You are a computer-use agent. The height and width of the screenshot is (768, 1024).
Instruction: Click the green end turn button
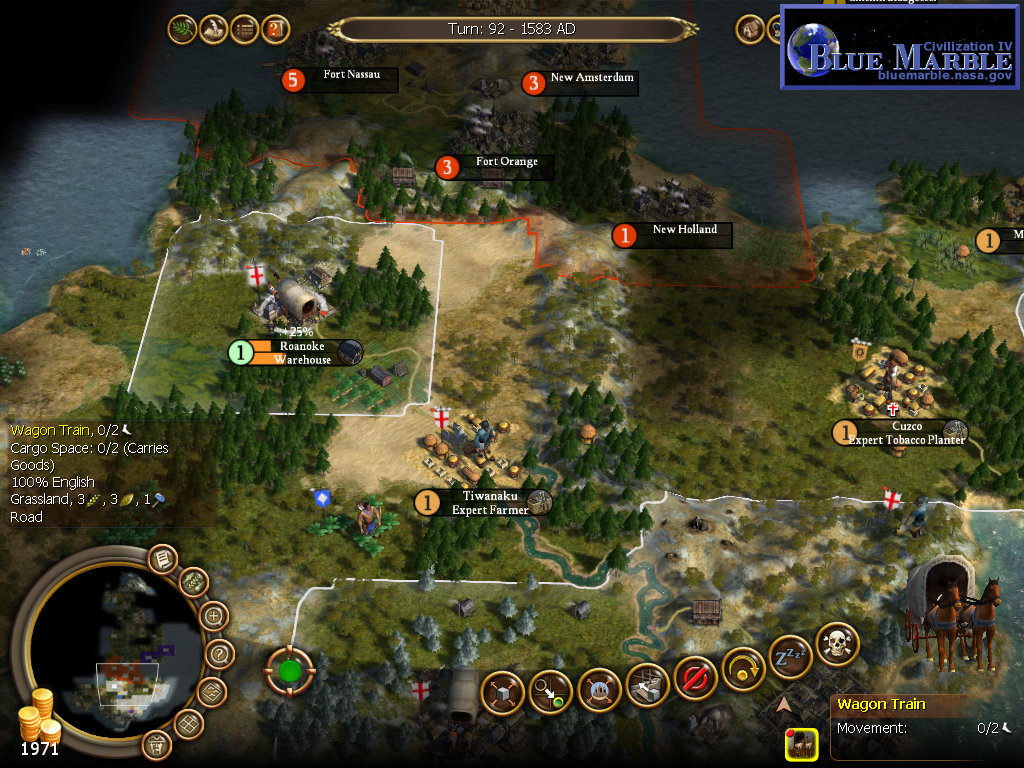pyautogui.click(x=289, y=670)
